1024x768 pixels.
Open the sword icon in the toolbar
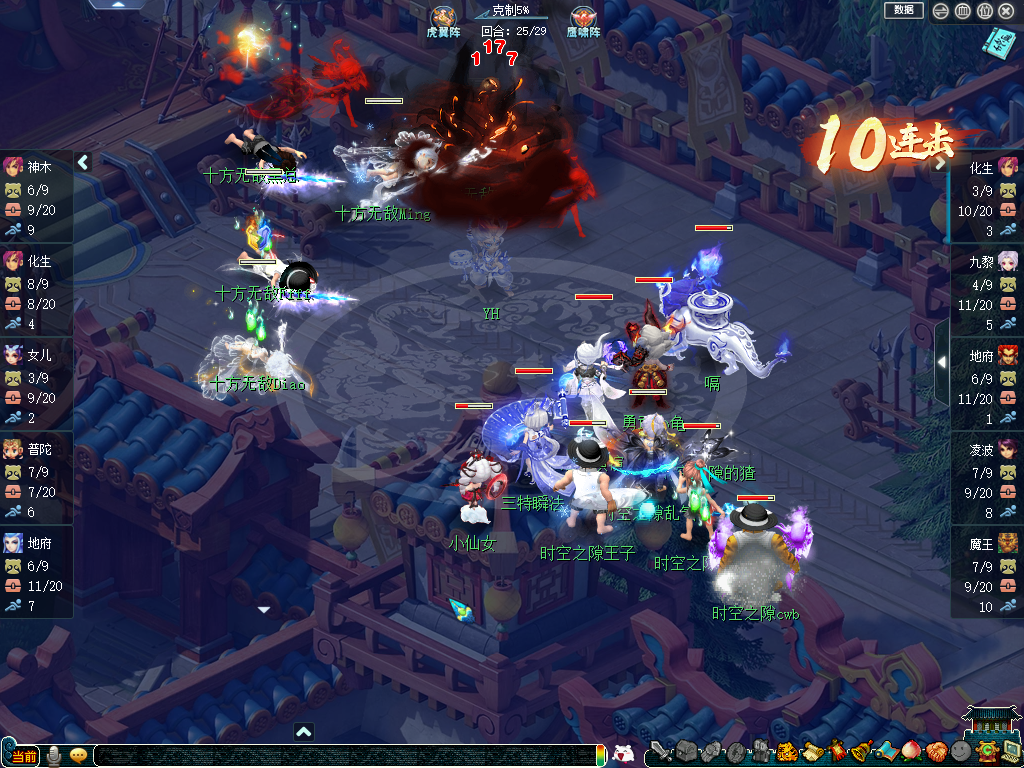(x=660, y=751)
